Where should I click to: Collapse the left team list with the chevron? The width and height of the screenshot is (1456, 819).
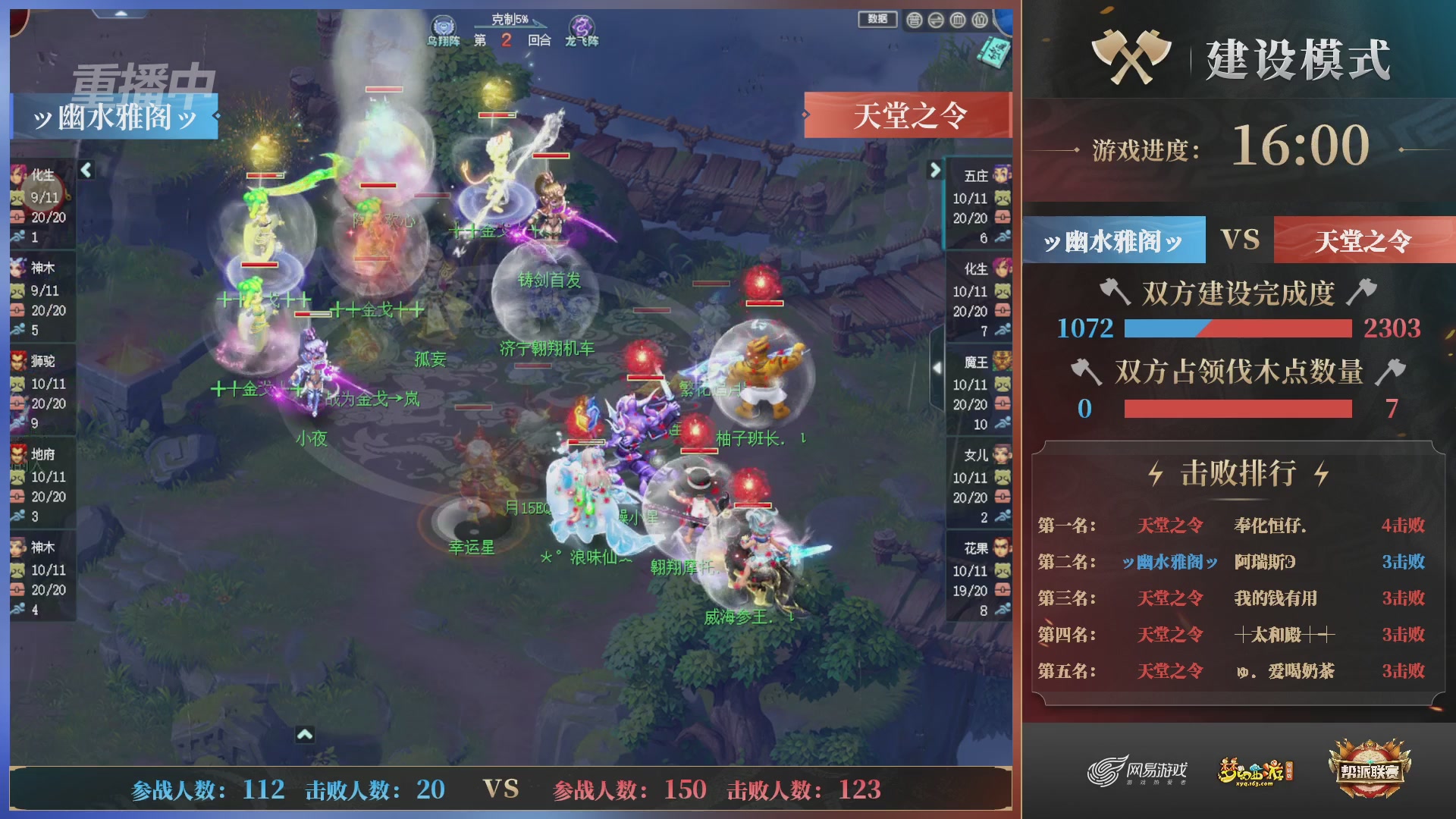[85, 171]
